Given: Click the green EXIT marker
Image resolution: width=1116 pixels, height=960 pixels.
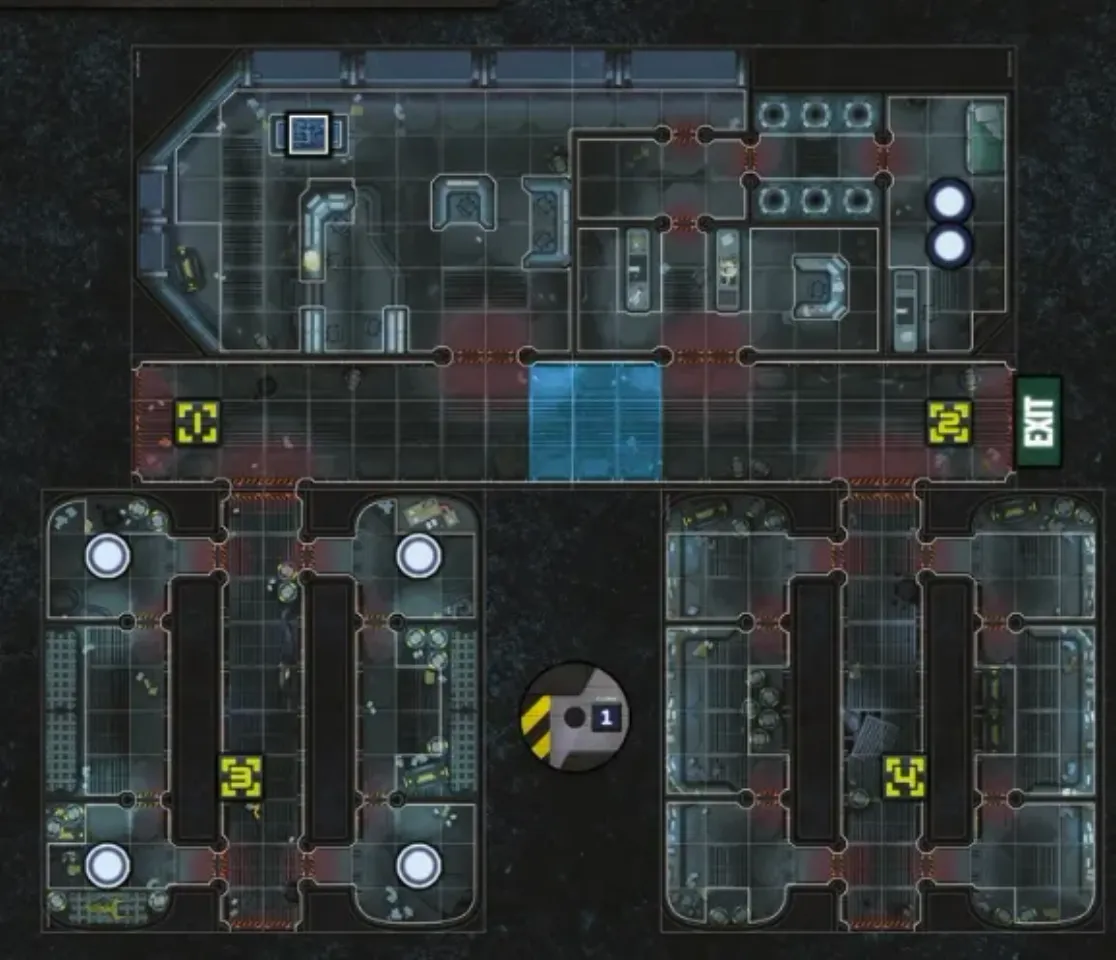Looking at the screenshot, I should pyautogui.click(x=1038, y=421).
